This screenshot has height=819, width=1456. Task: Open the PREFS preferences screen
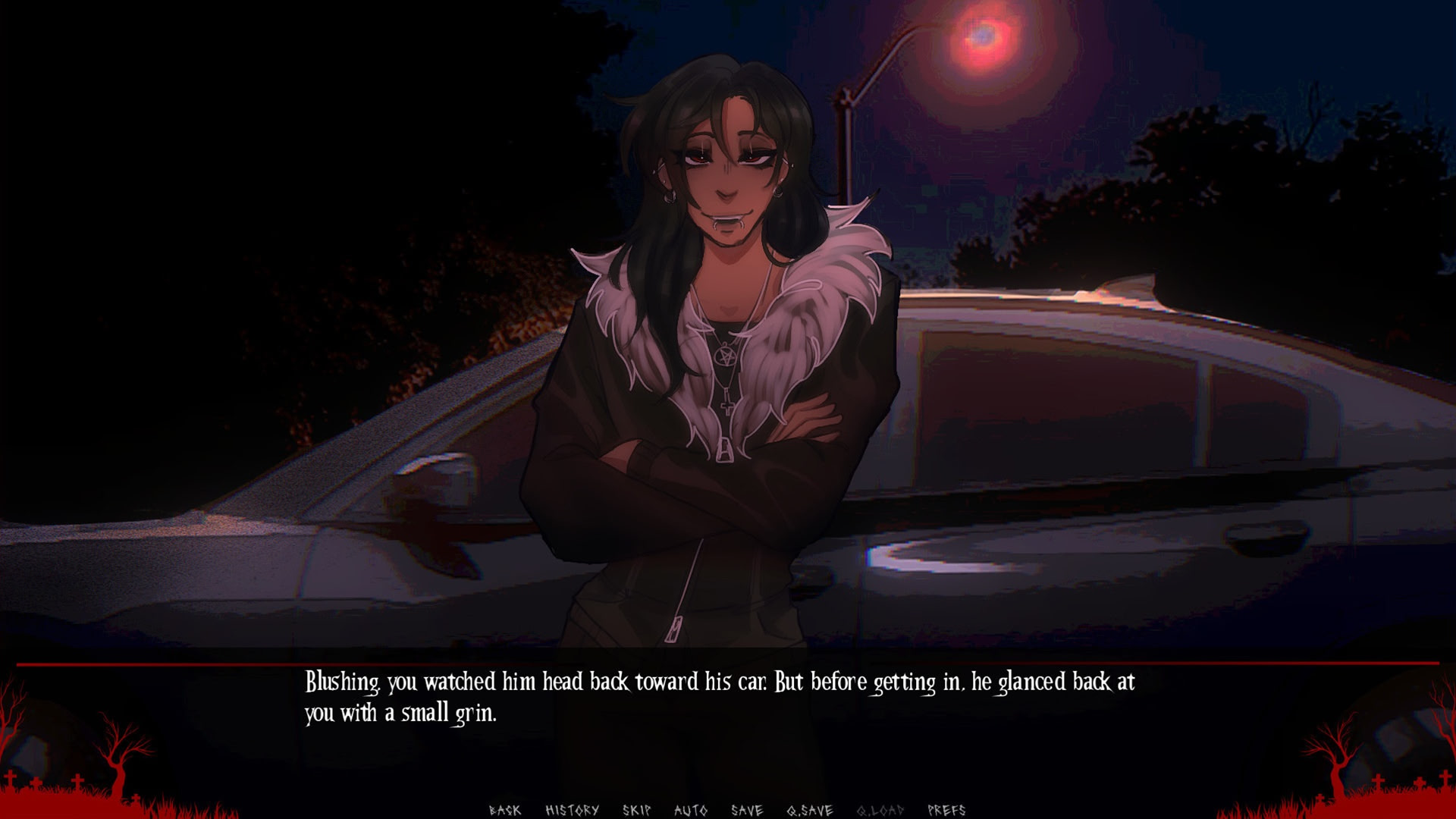click(946, 809)
